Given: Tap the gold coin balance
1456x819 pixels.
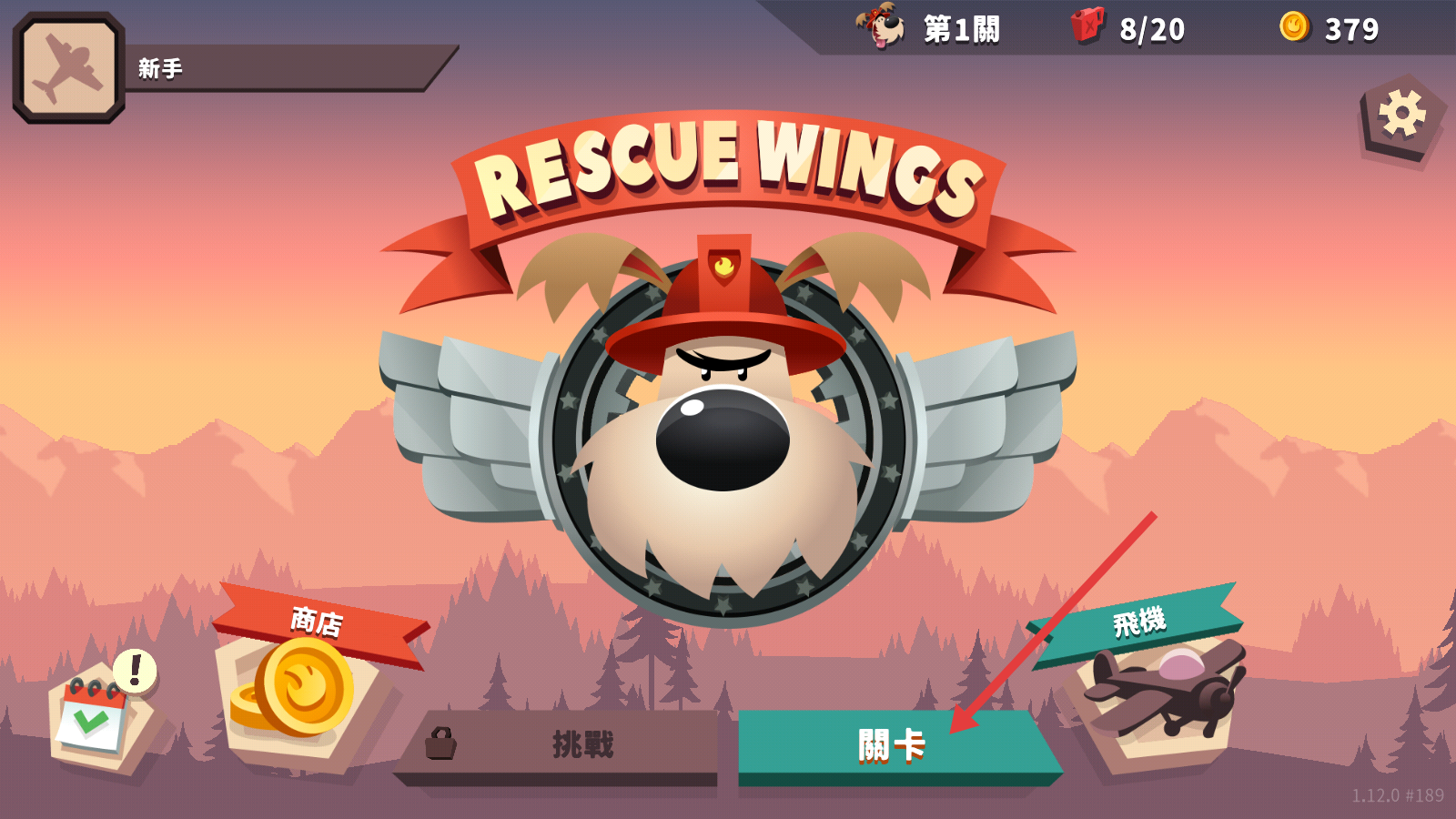Looking at the screenshot, I should click(x=1330, y=28).
